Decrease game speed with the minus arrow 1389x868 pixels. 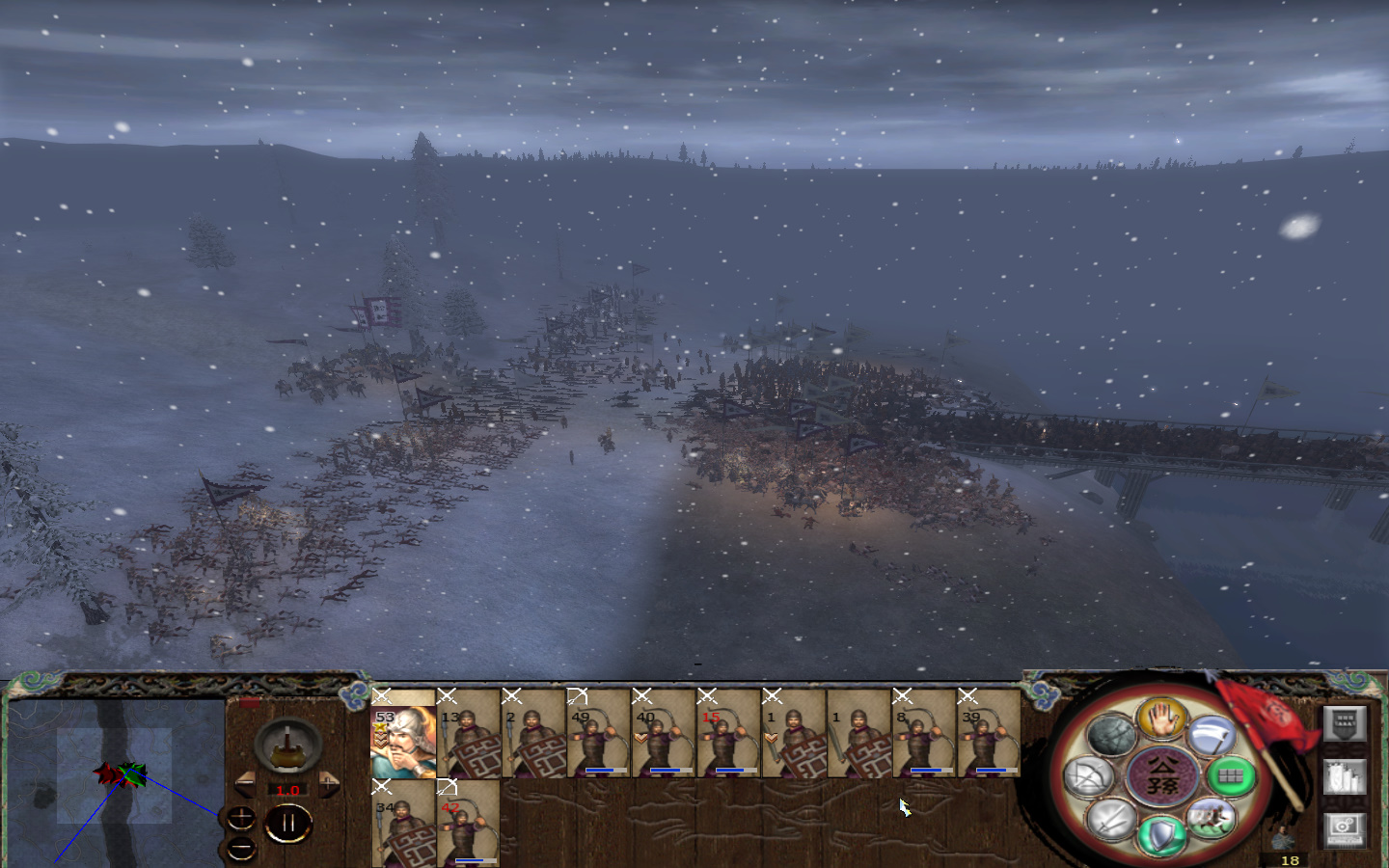245,782
